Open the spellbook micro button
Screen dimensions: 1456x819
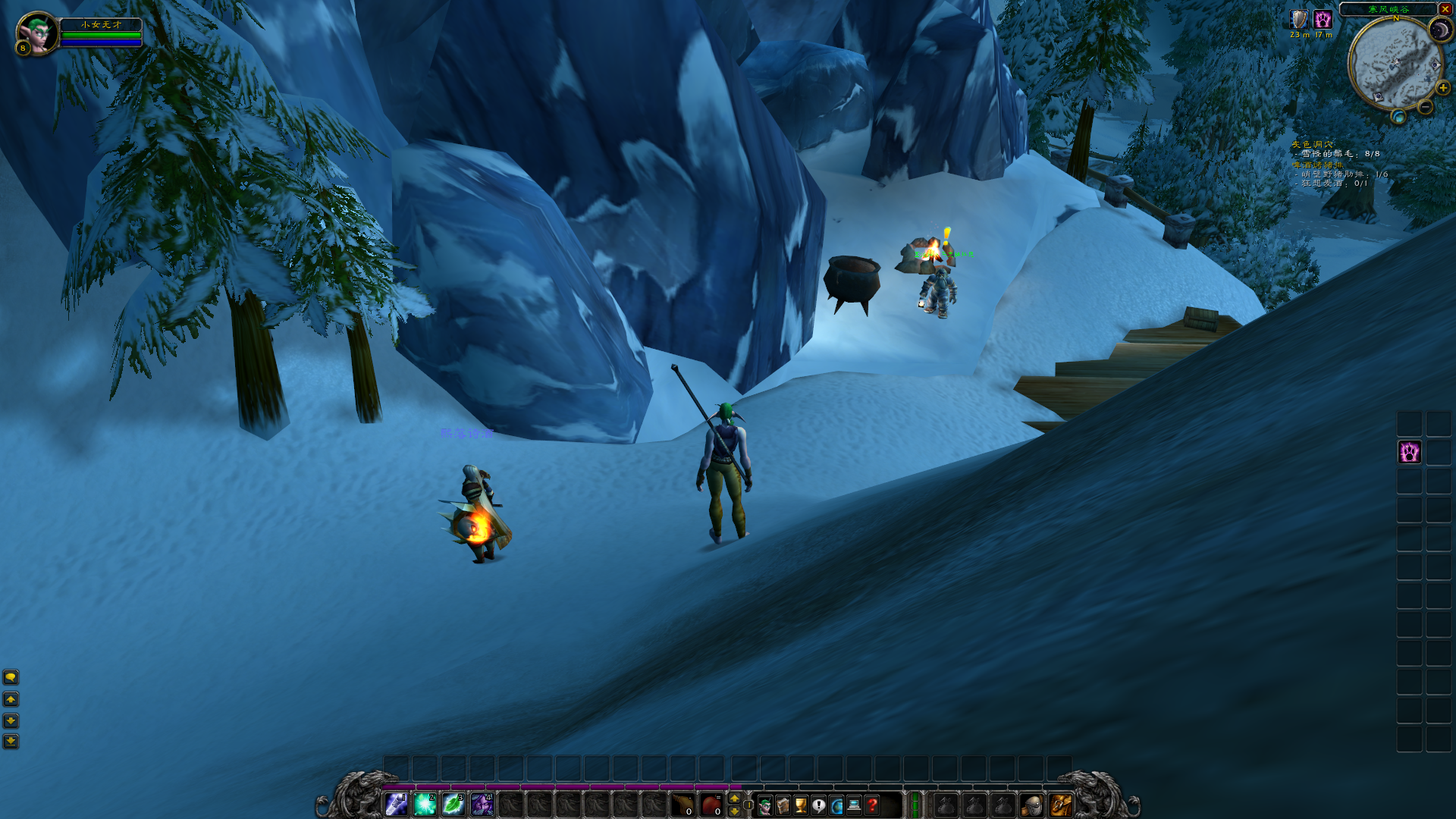point(783,805)
